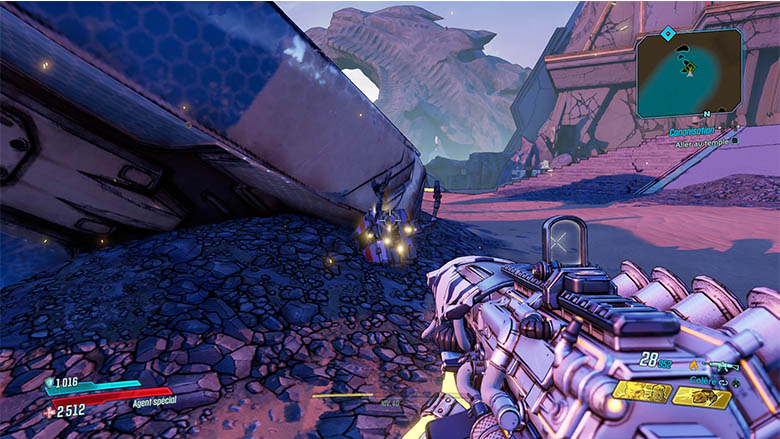Click the diamond waypoint icon atop minimap

click(x=667, y=34)
